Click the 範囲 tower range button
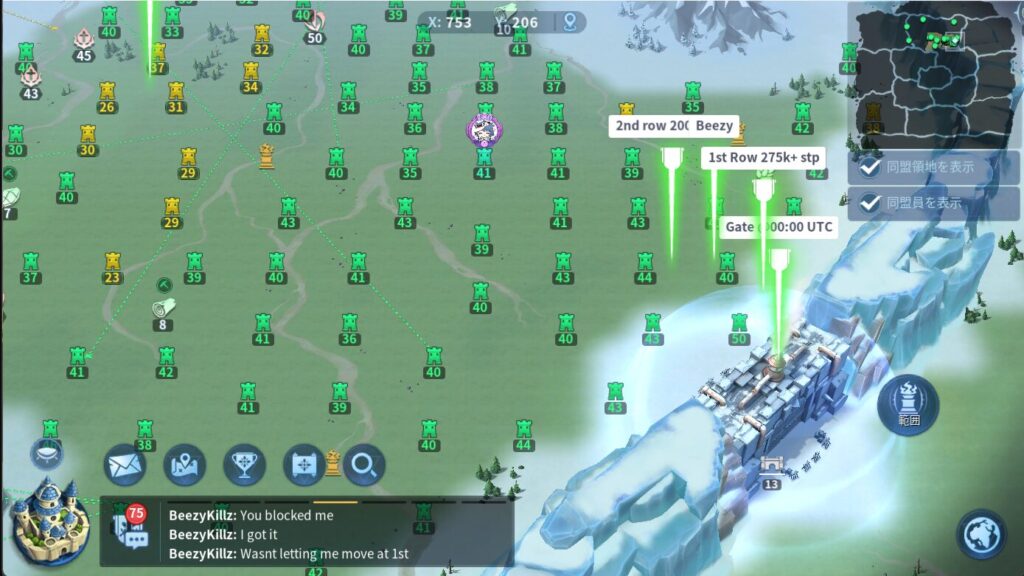The width and height of the screenshot is (1024, 576). tap(908, 403)
